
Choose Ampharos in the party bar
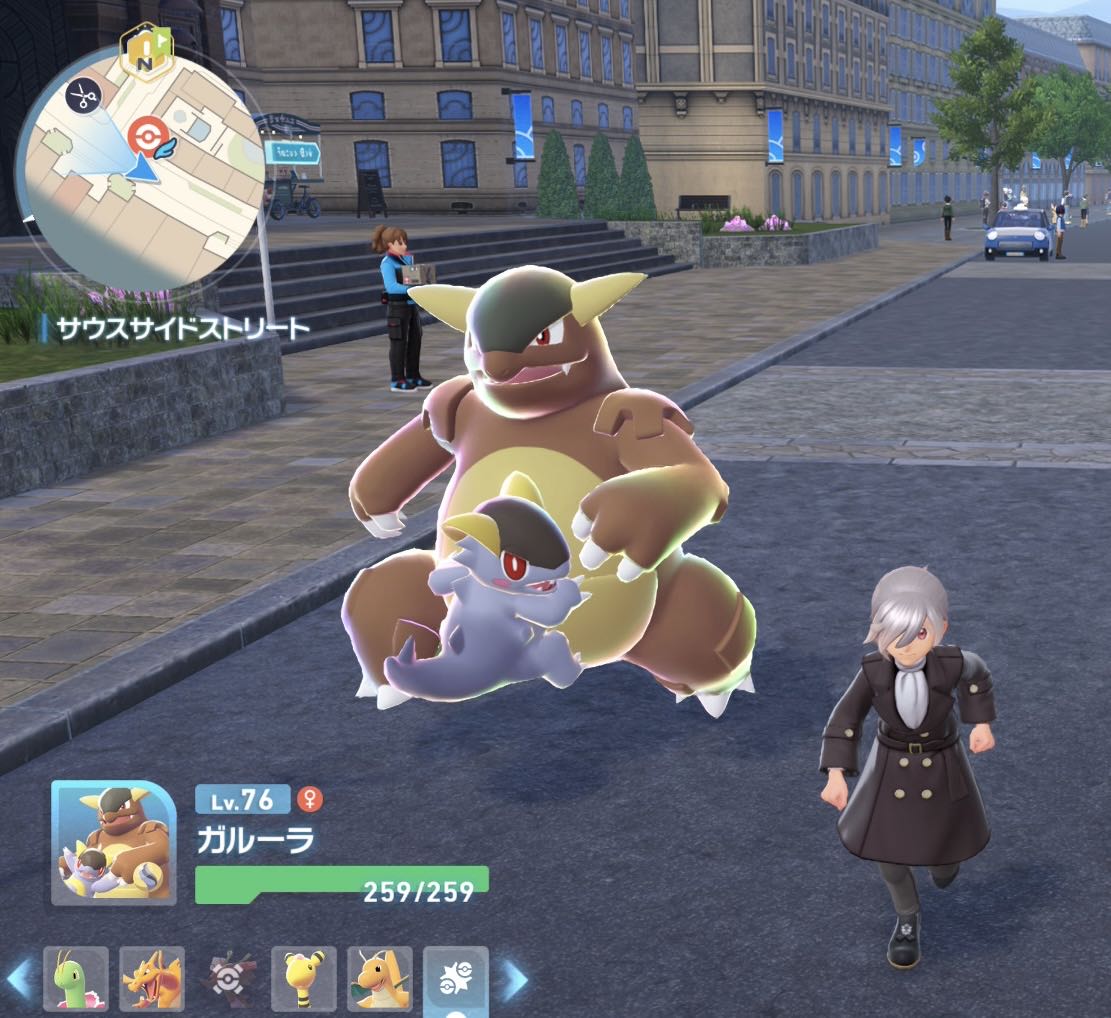click(x=304, y=979)
